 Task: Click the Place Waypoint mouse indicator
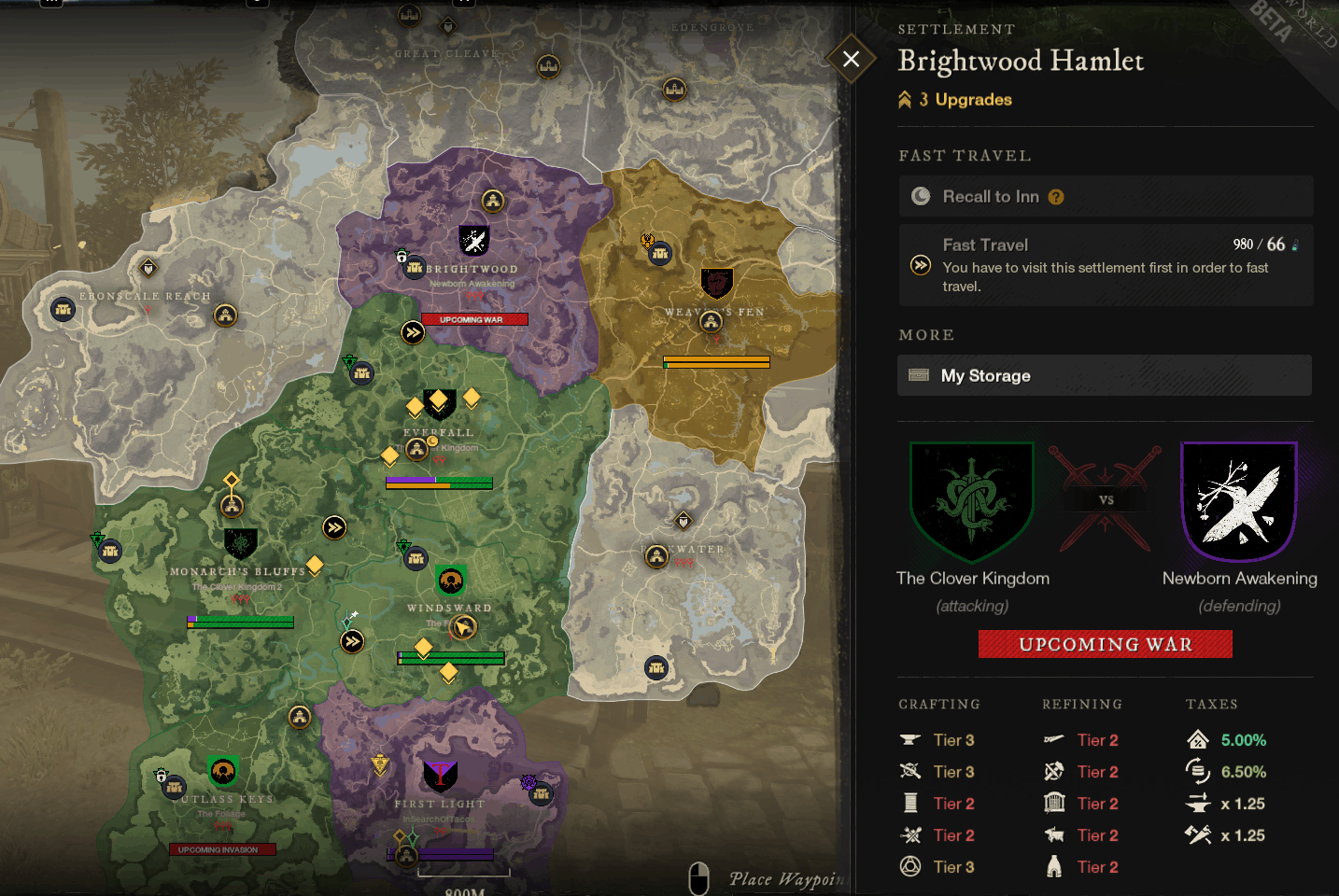pos(698,878)
